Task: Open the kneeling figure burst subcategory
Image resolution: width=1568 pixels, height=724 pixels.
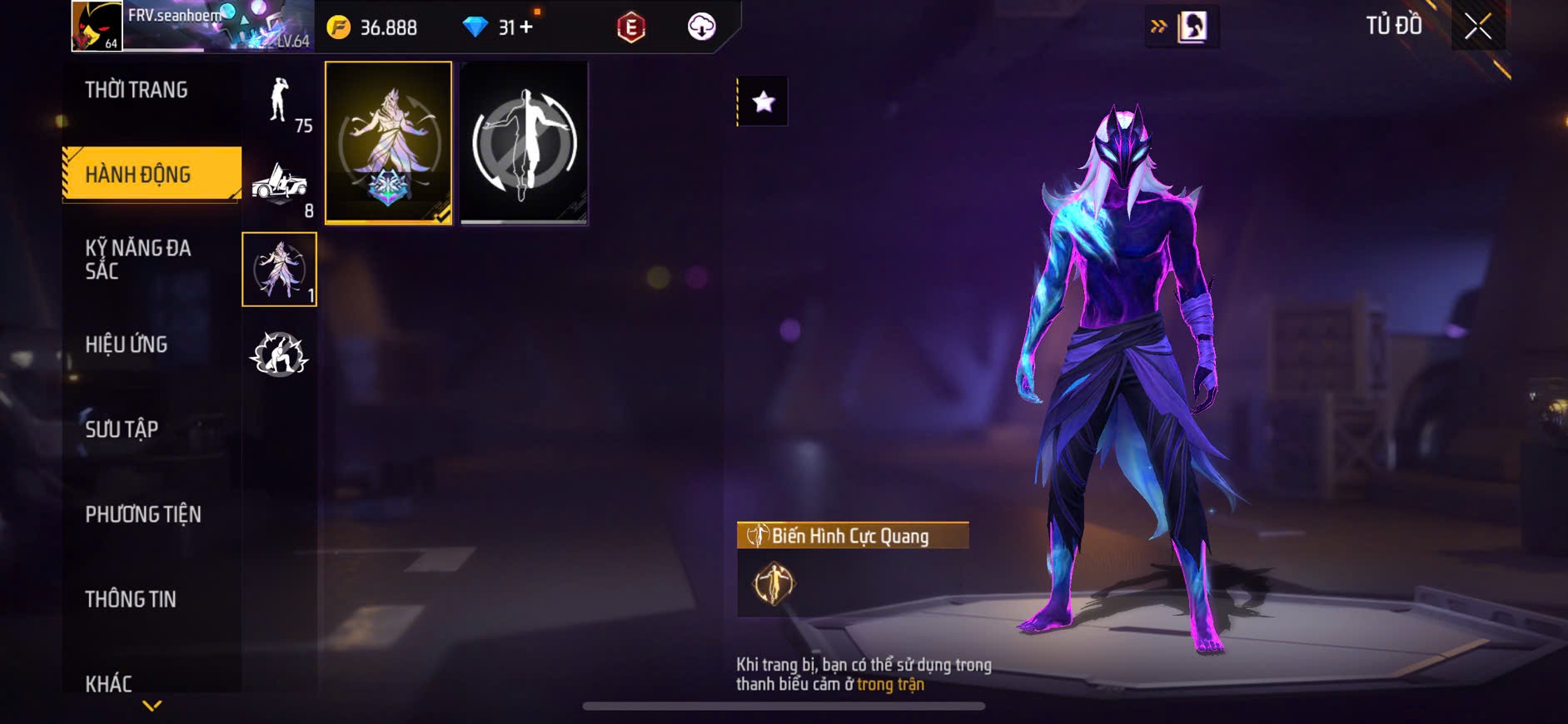Action: pos(279,355)
